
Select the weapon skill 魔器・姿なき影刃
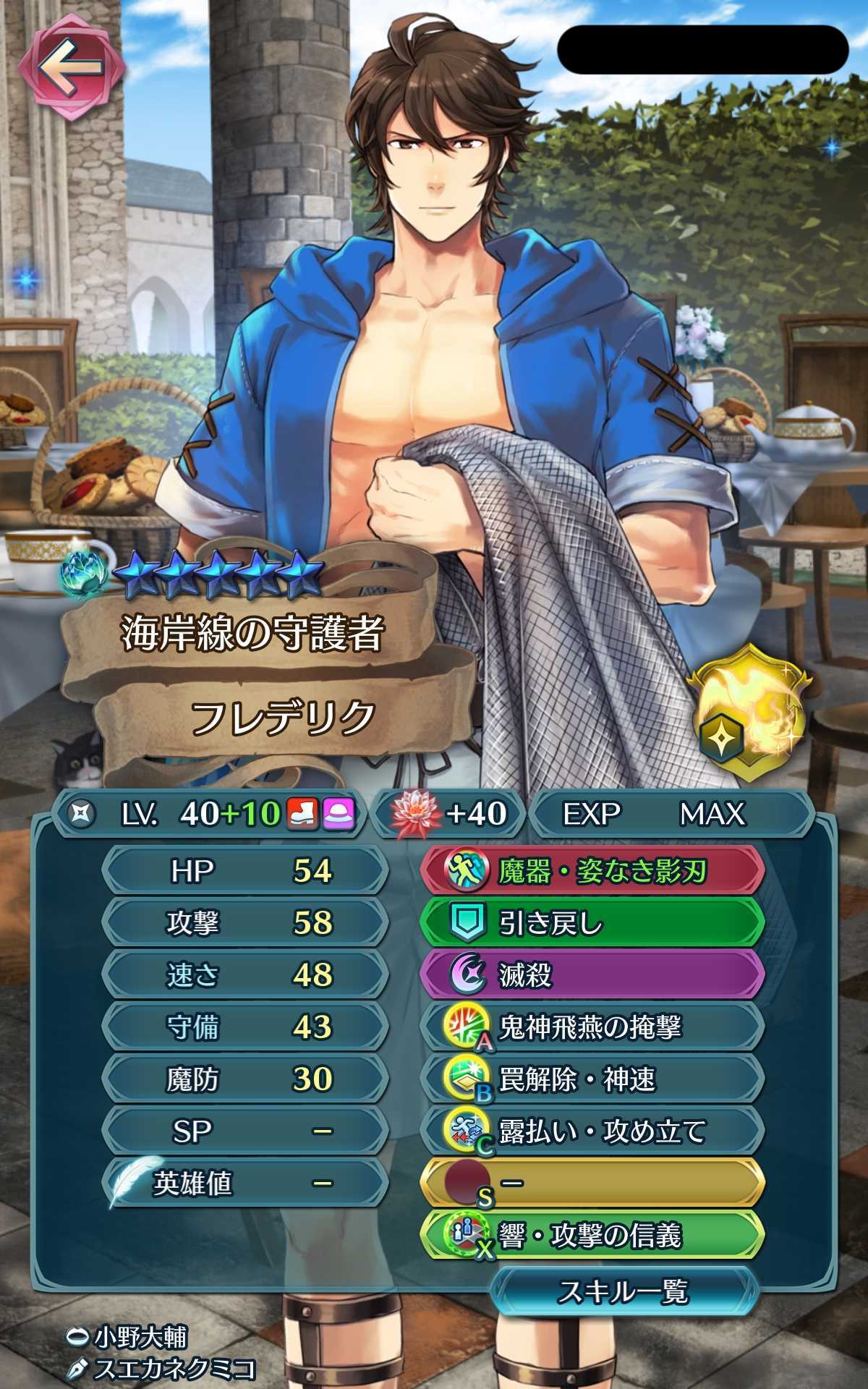pyautogui.click(x=592, y=871)
